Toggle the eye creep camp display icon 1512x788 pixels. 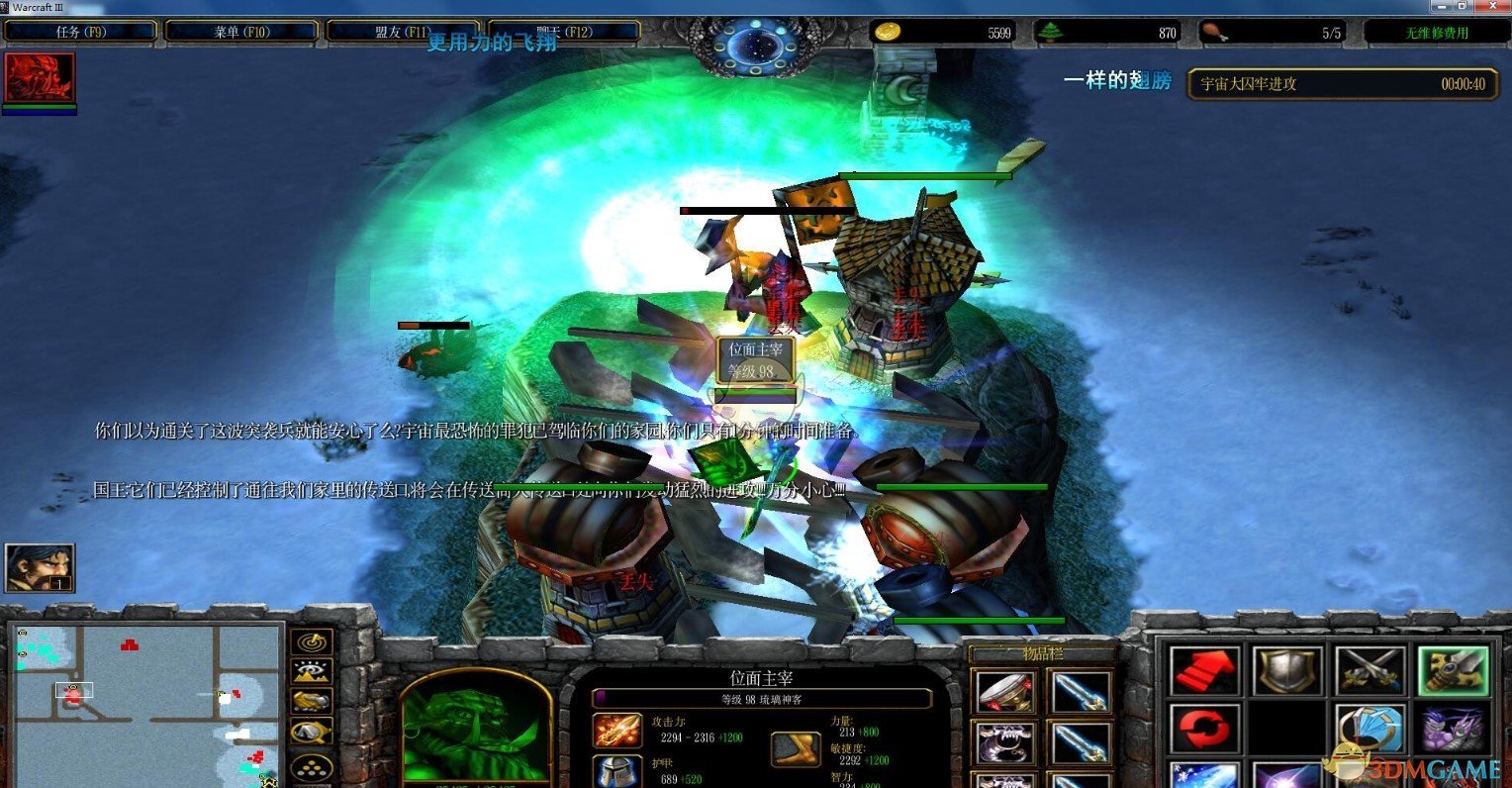coord(312,670)
